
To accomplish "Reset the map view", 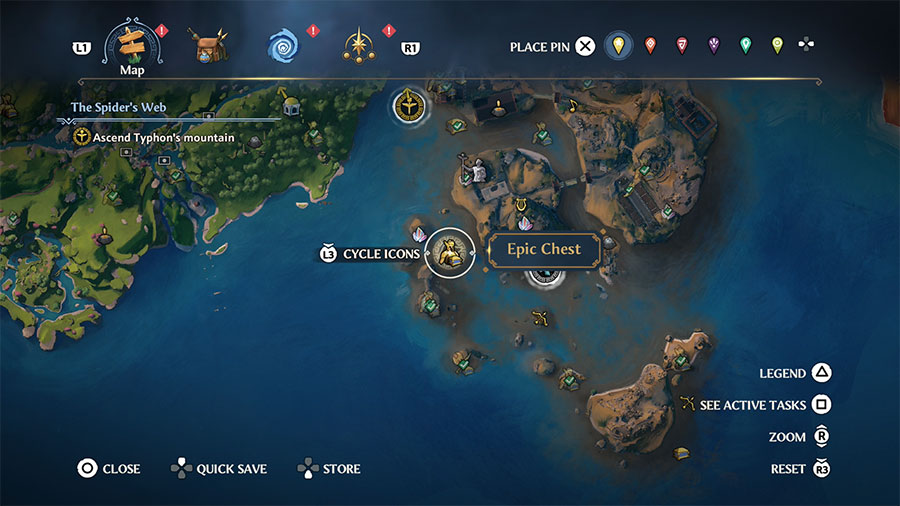I will click(821, 469).
